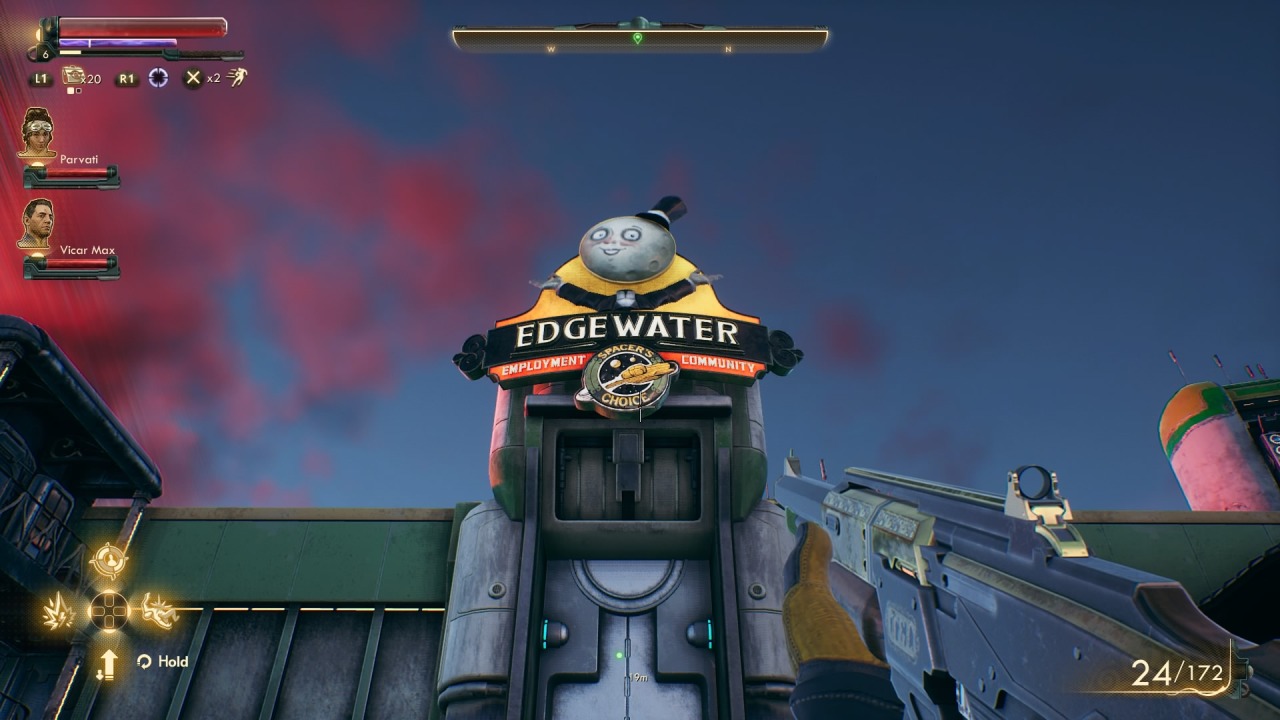Viewport: 1280px width, 720px height.
Task: Select Vicar Max's companion portrait
Action: tap(37, 223)
